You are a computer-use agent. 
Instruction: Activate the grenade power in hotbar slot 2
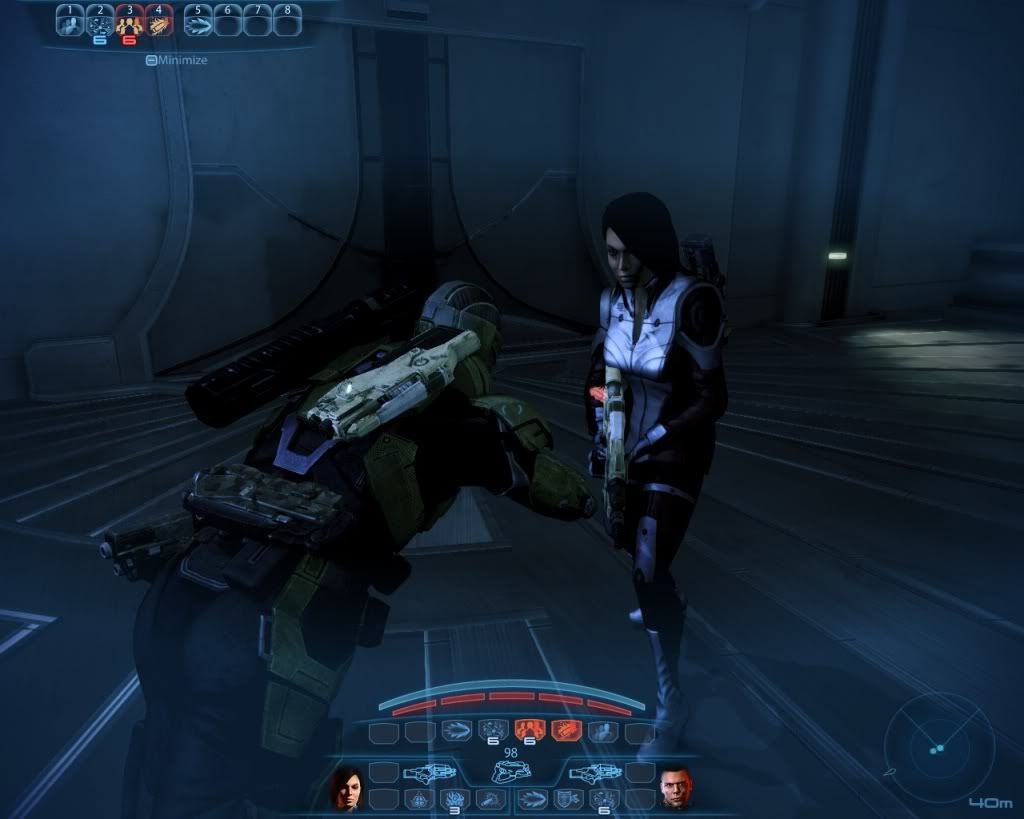(99, 20)
